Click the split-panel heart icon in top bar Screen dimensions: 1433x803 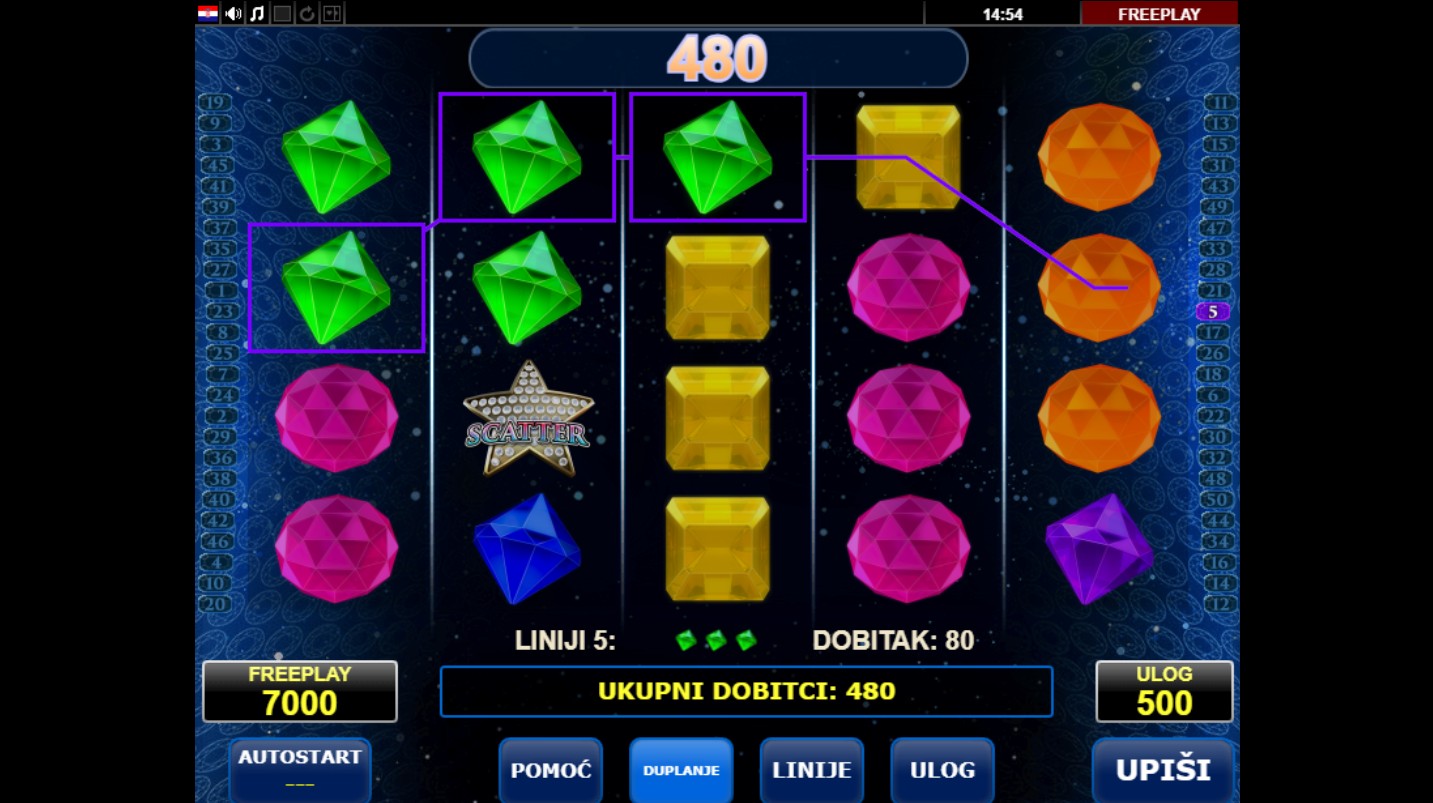[x=332, y=13]
